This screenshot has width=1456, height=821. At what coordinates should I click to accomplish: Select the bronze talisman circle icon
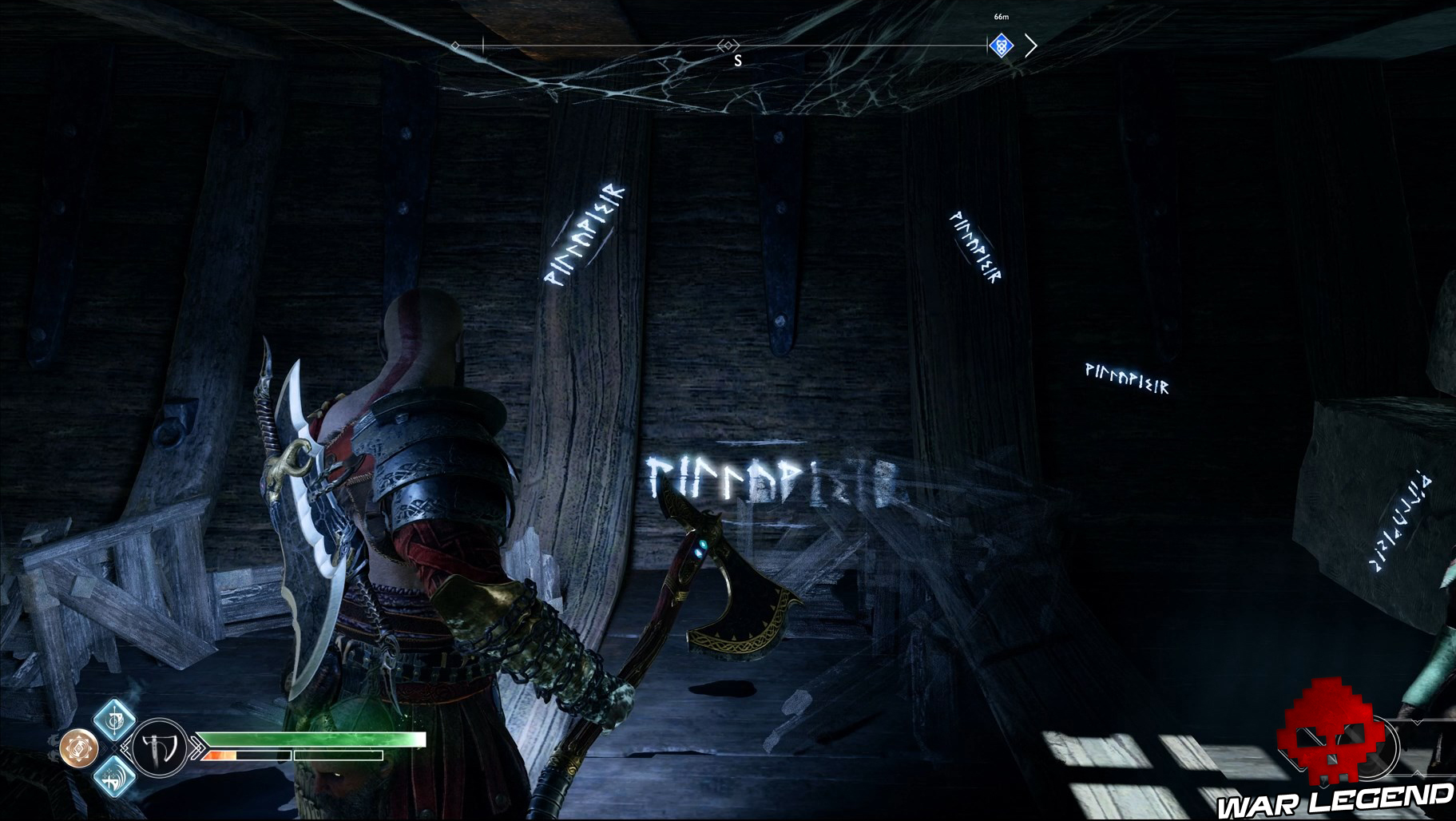[78, 747]
